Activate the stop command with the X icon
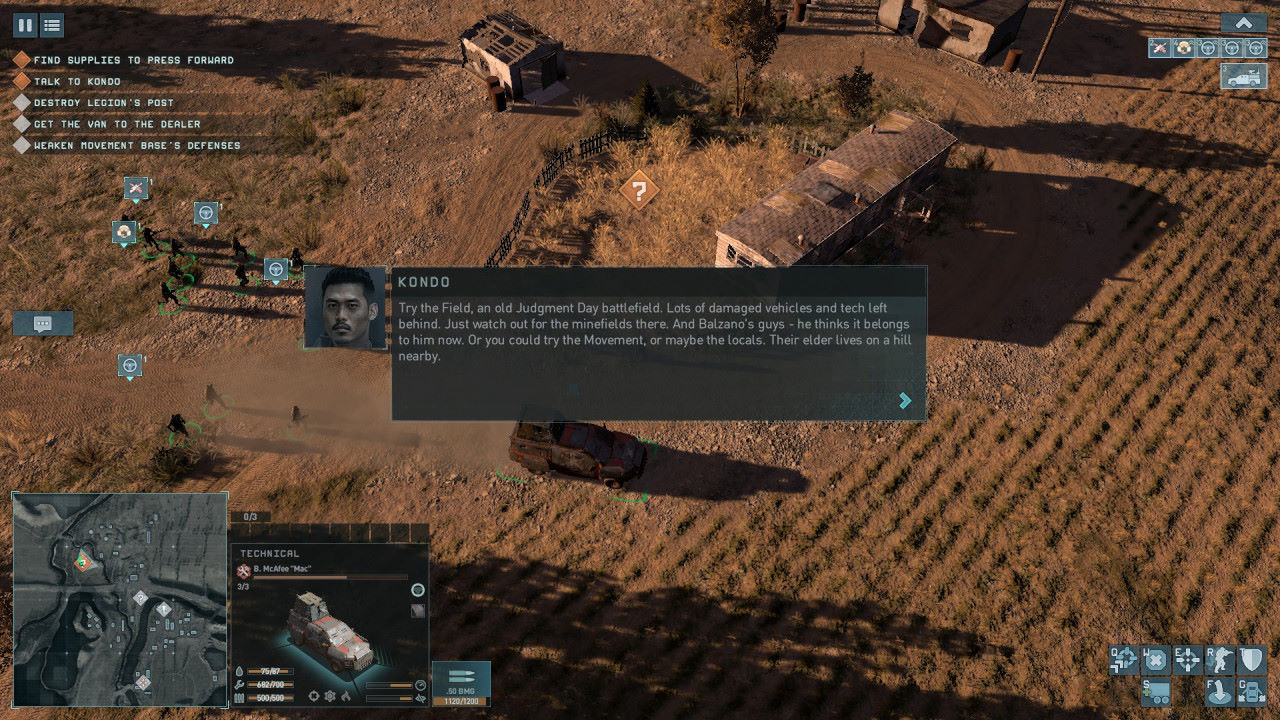This screenshot has width=1280, height=720. tap(1155, 659)
